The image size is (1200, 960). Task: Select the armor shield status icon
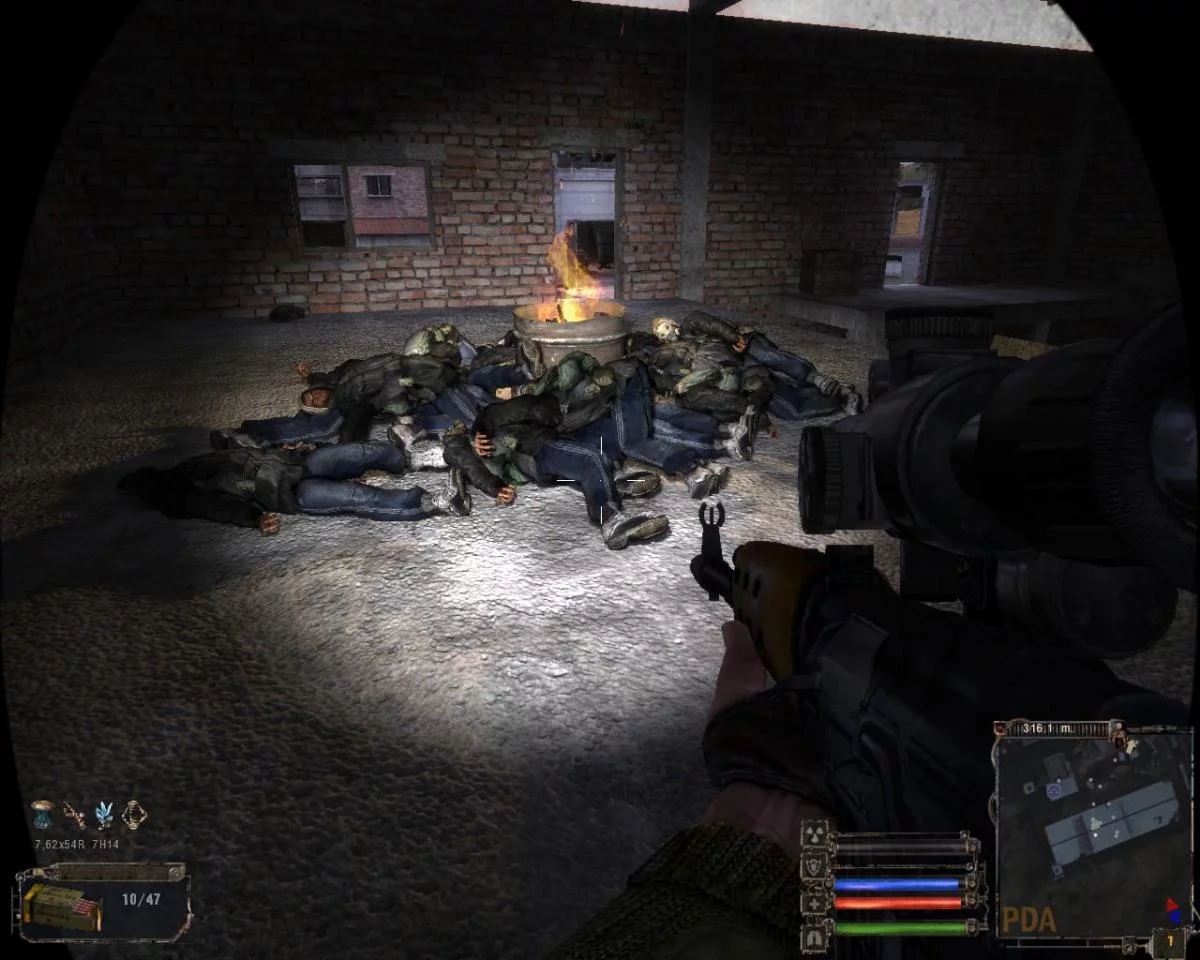[x=815, y=868]
